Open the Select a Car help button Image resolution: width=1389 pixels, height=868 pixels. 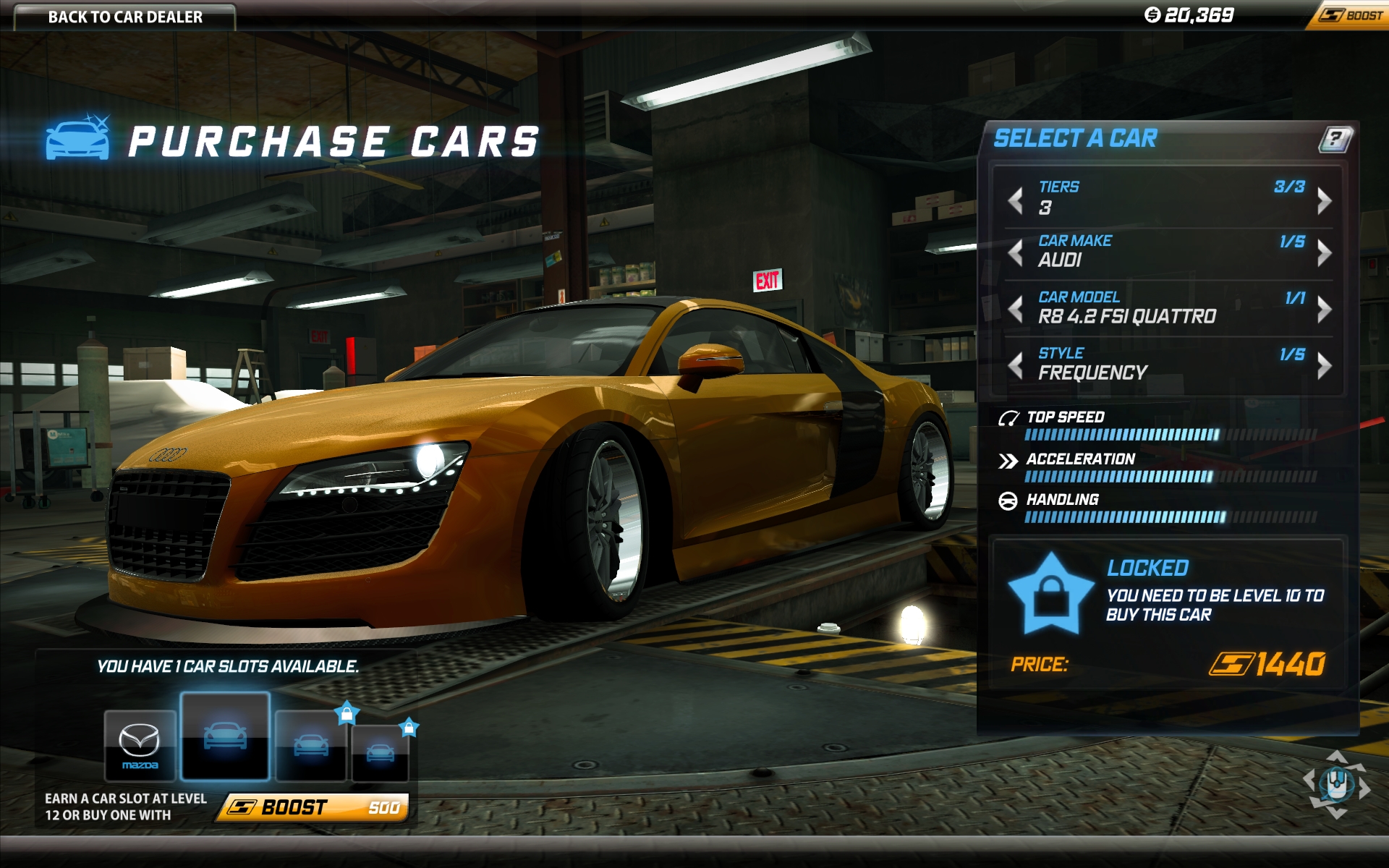pos(1335,138)
